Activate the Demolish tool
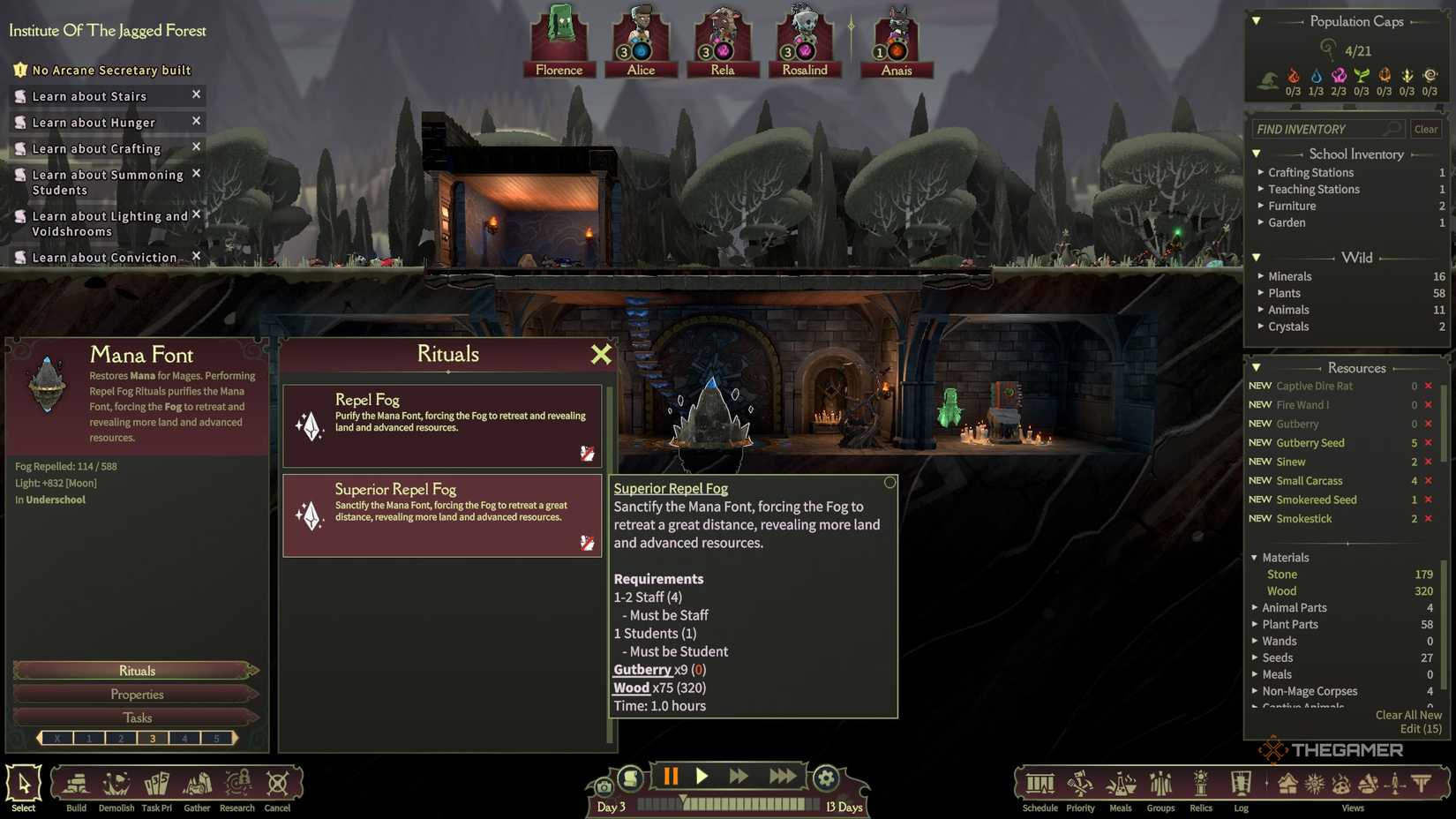The height and width of the screenshot is (819, 1456). 116,787
